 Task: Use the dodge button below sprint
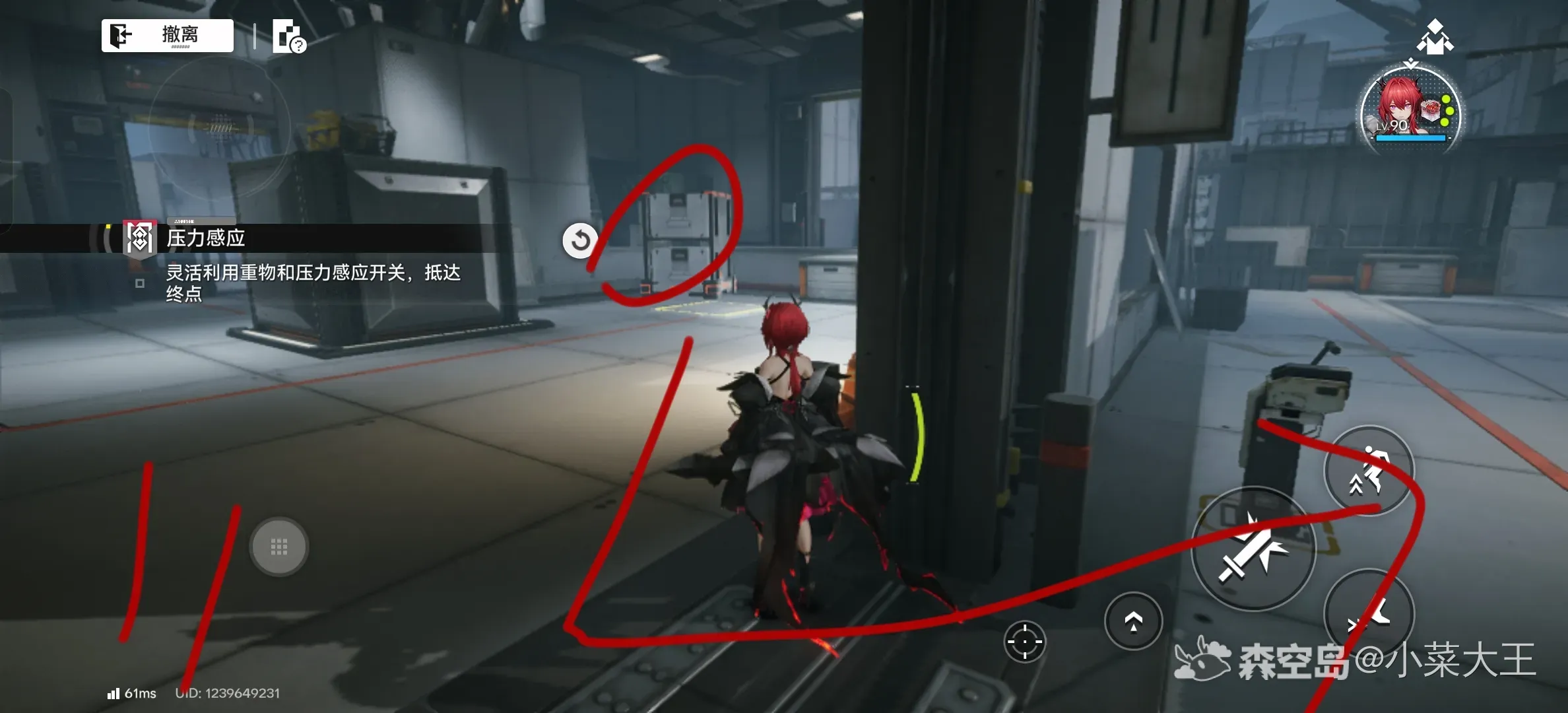click(x=1369, y=614)
